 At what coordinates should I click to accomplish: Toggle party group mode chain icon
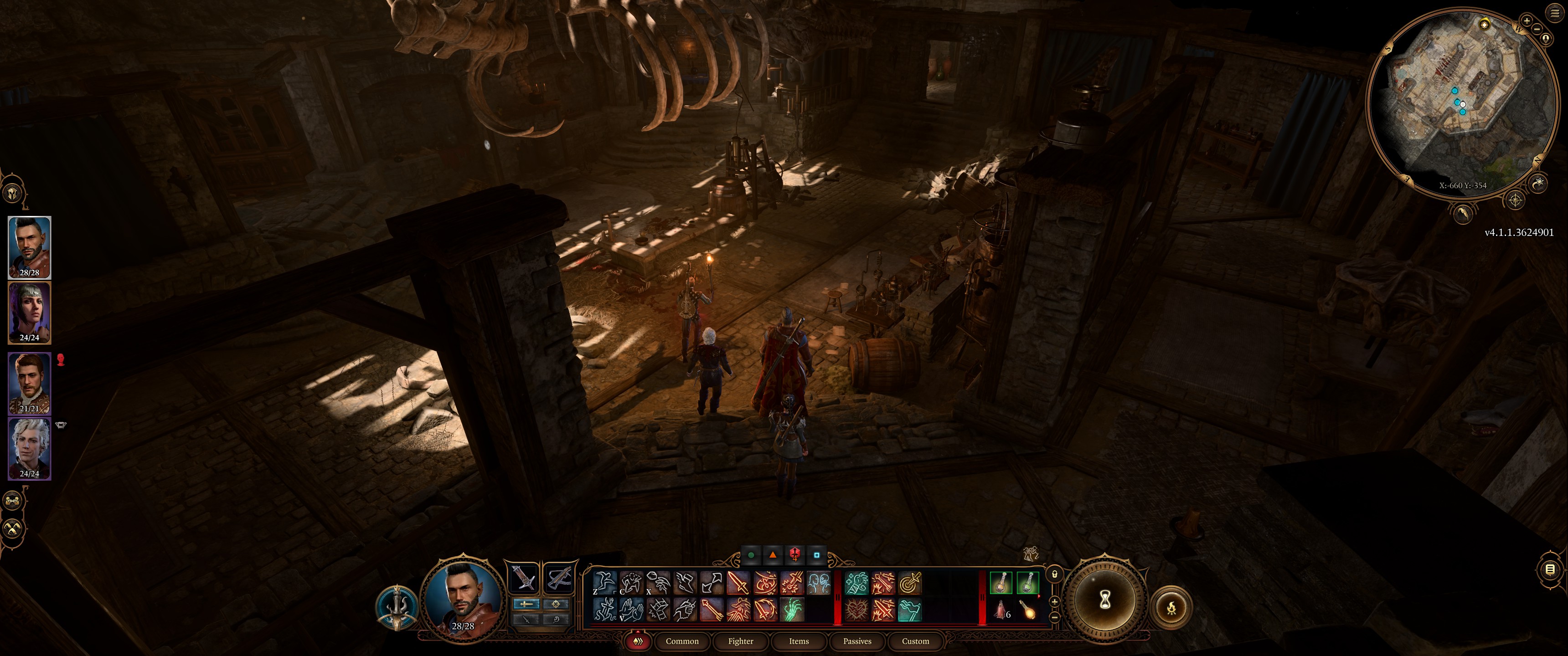pos(13,501)
